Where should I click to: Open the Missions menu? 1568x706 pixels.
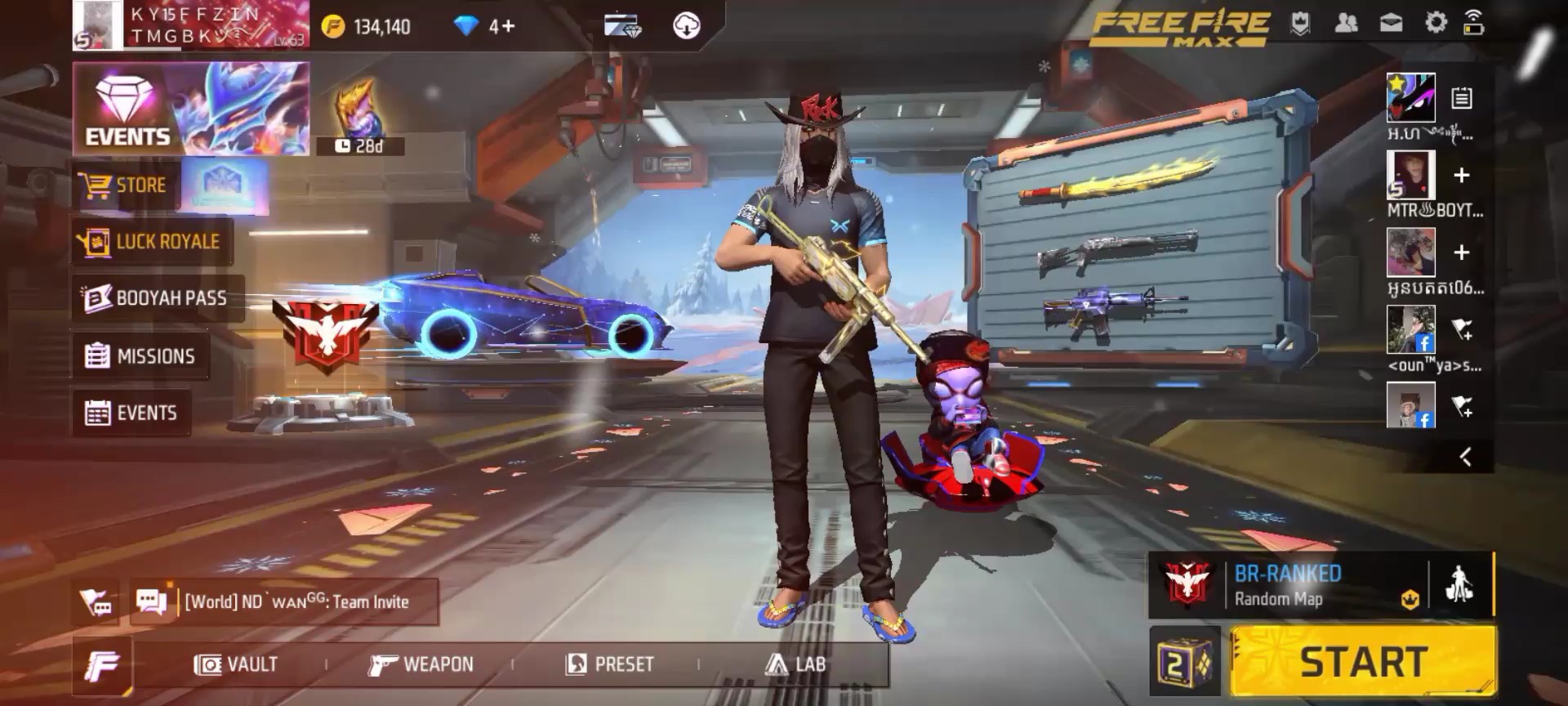(140, 356)
